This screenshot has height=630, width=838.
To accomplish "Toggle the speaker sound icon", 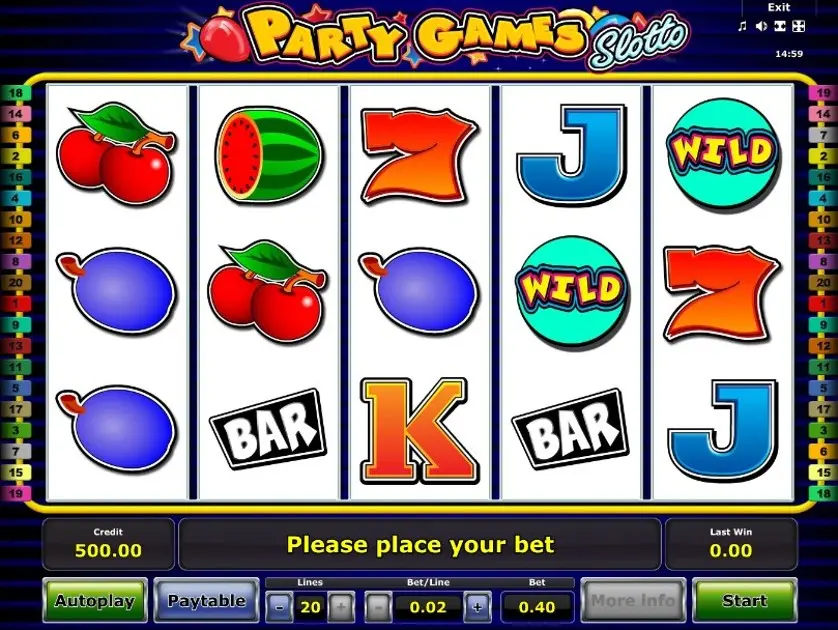I will (761, 27).
